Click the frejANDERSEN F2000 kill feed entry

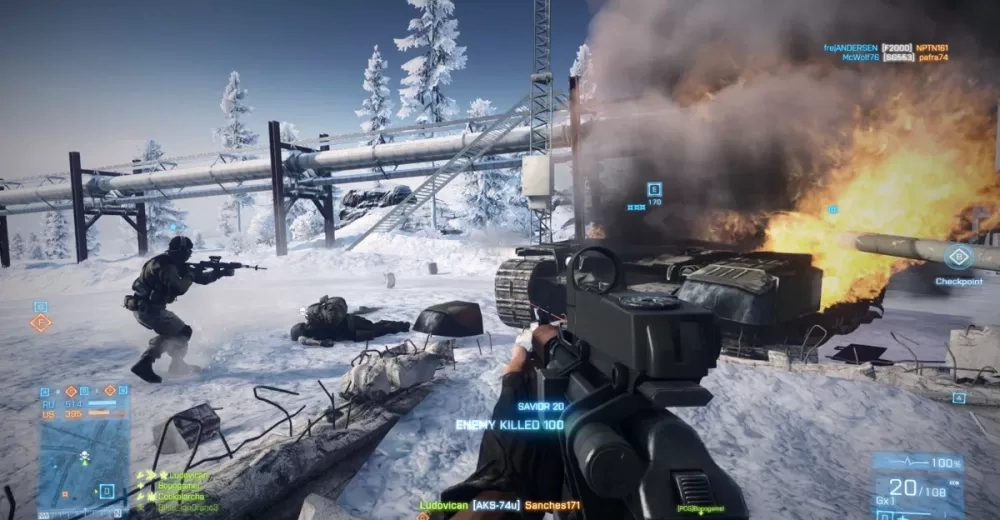(885, 47)
